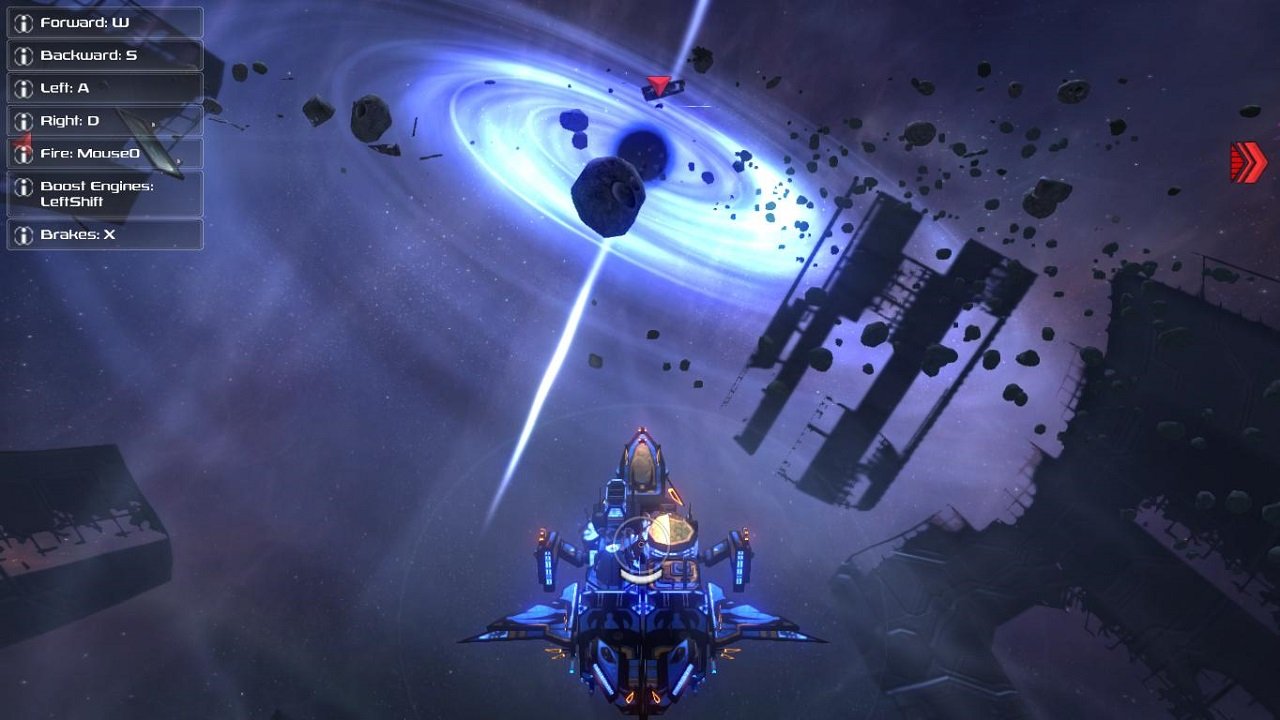
Task: Click the info icon beside Brakes: X
Action: point(22,236)
